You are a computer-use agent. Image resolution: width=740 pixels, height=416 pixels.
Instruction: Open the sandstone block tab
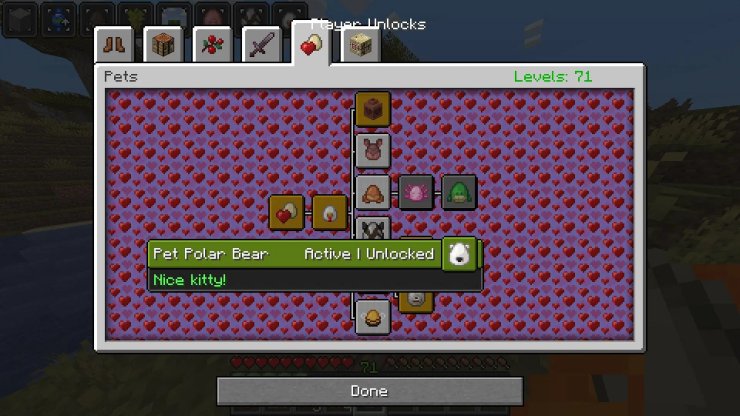pyautogui.click(x=360, y=45)
